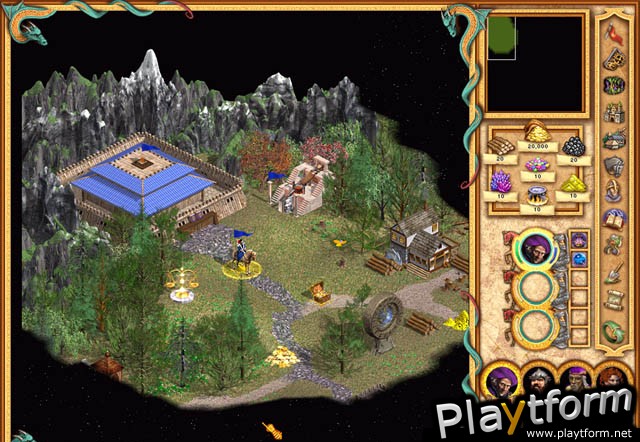Viewport: 640px width, 442px height.
Task: Click the castle town toolbar icon
Action: (x=611, y=111)
